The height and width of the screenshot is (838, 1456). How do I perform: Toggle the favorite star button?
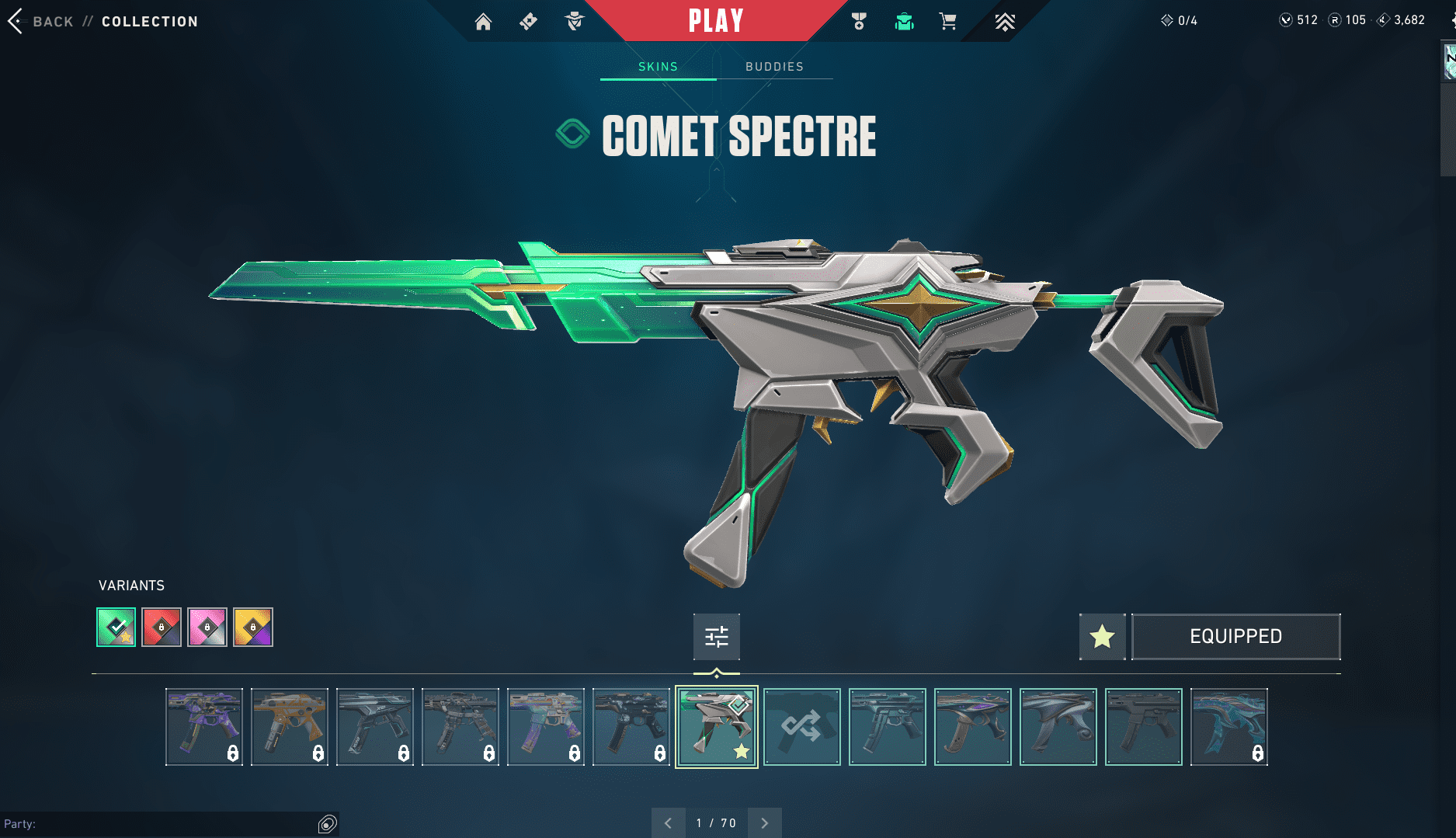point(1102,637)
